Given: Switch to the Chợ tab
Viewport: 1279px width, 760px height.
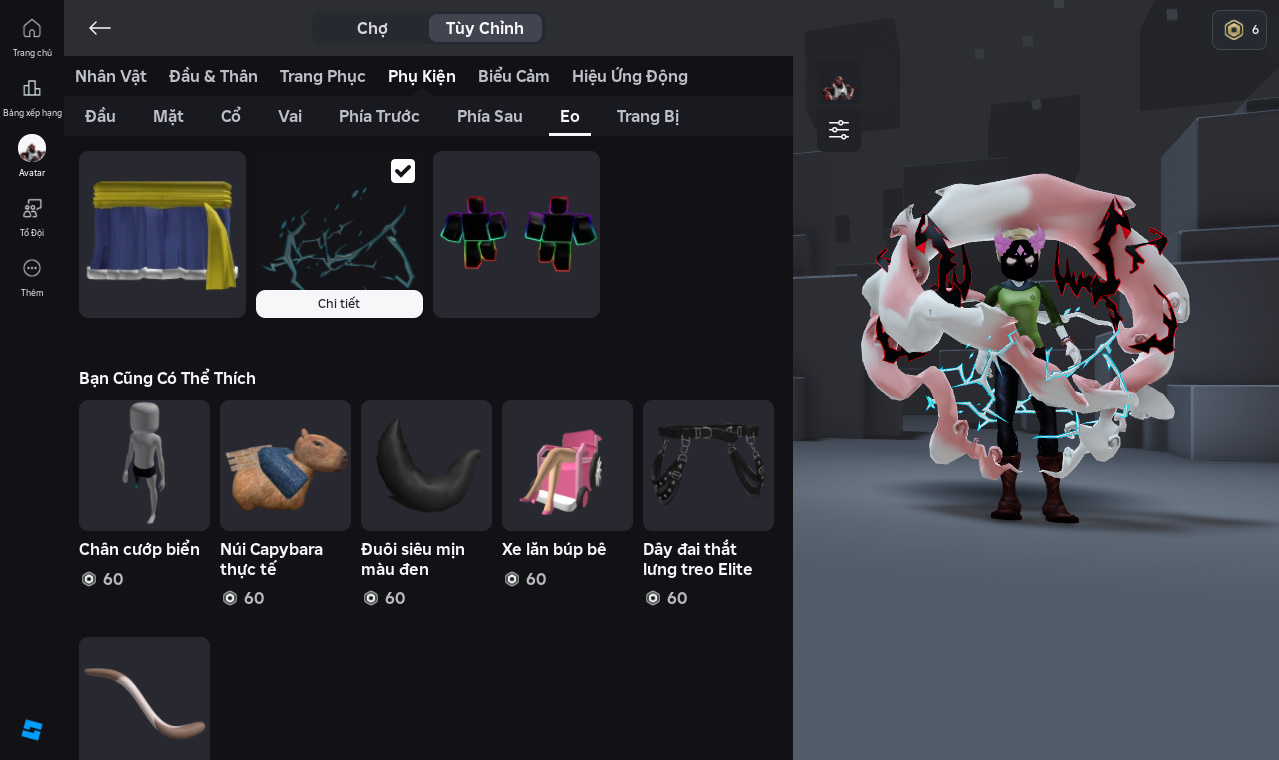Looking at the screenshot, I should pyautogui.click(x=372, y=28).
